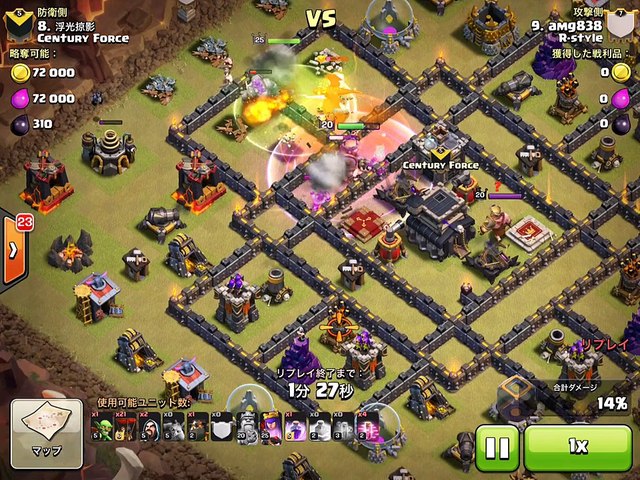
Task: Change the 1x replay speed
Action: coord(577,446)
